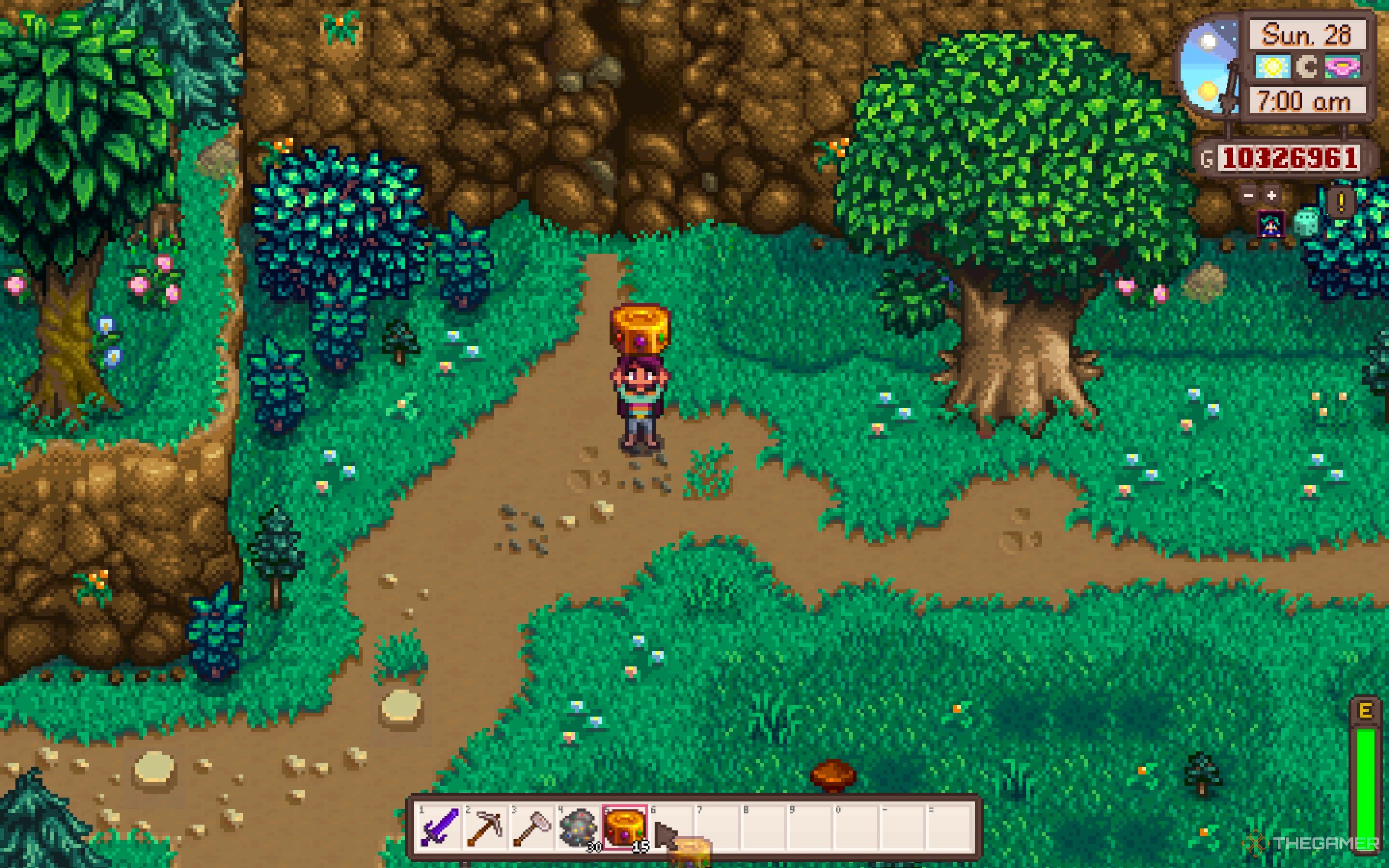Open the journal exclamation mark icon

1341,202
